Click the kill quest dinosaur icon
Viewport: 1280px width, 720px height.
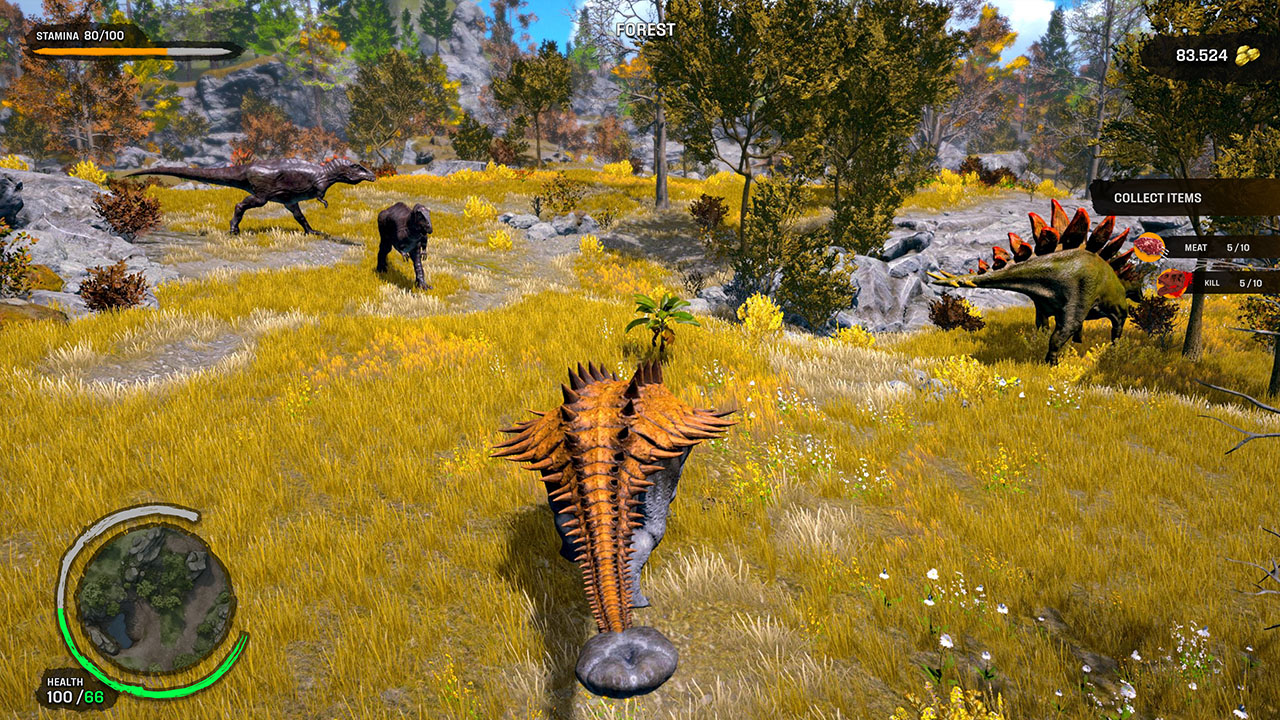pos(1172,284)
